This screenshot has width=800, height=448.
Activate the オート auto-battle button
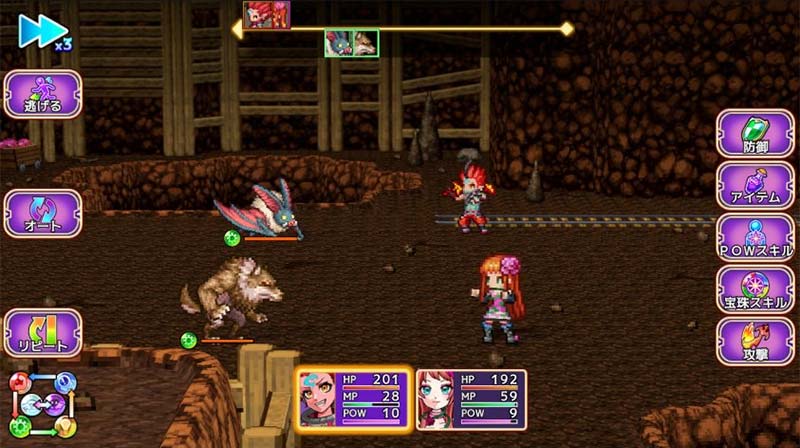(x=43, y=213)
